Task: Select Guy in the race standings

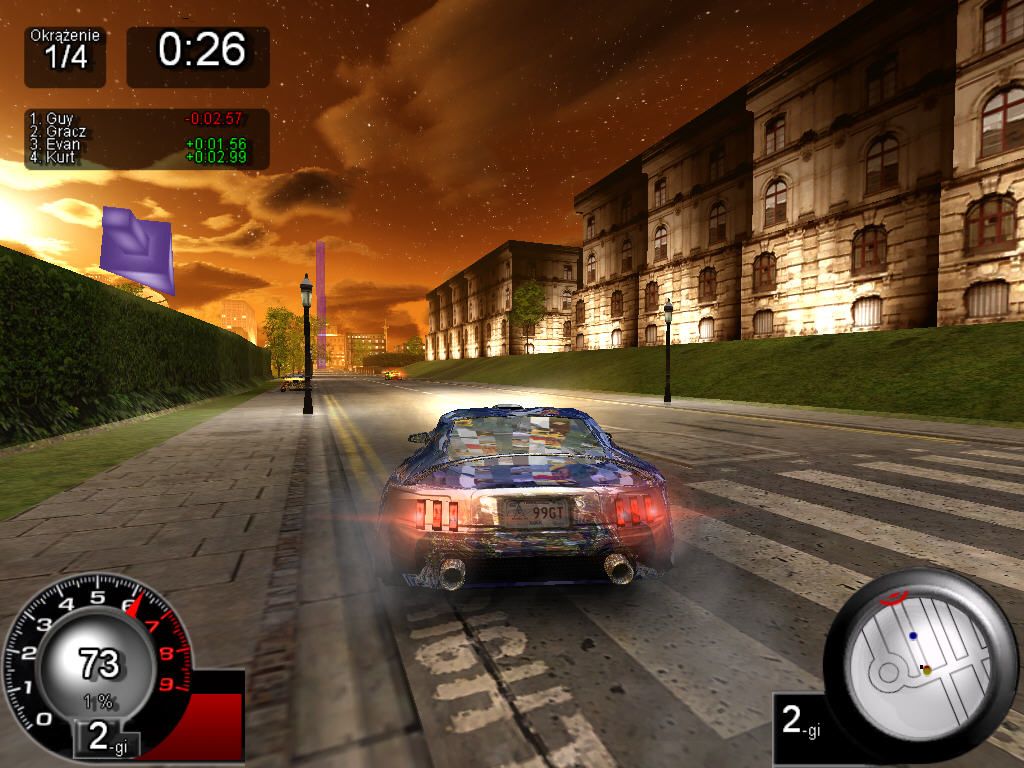Action: pyautogui.click(x=60, y=119)
